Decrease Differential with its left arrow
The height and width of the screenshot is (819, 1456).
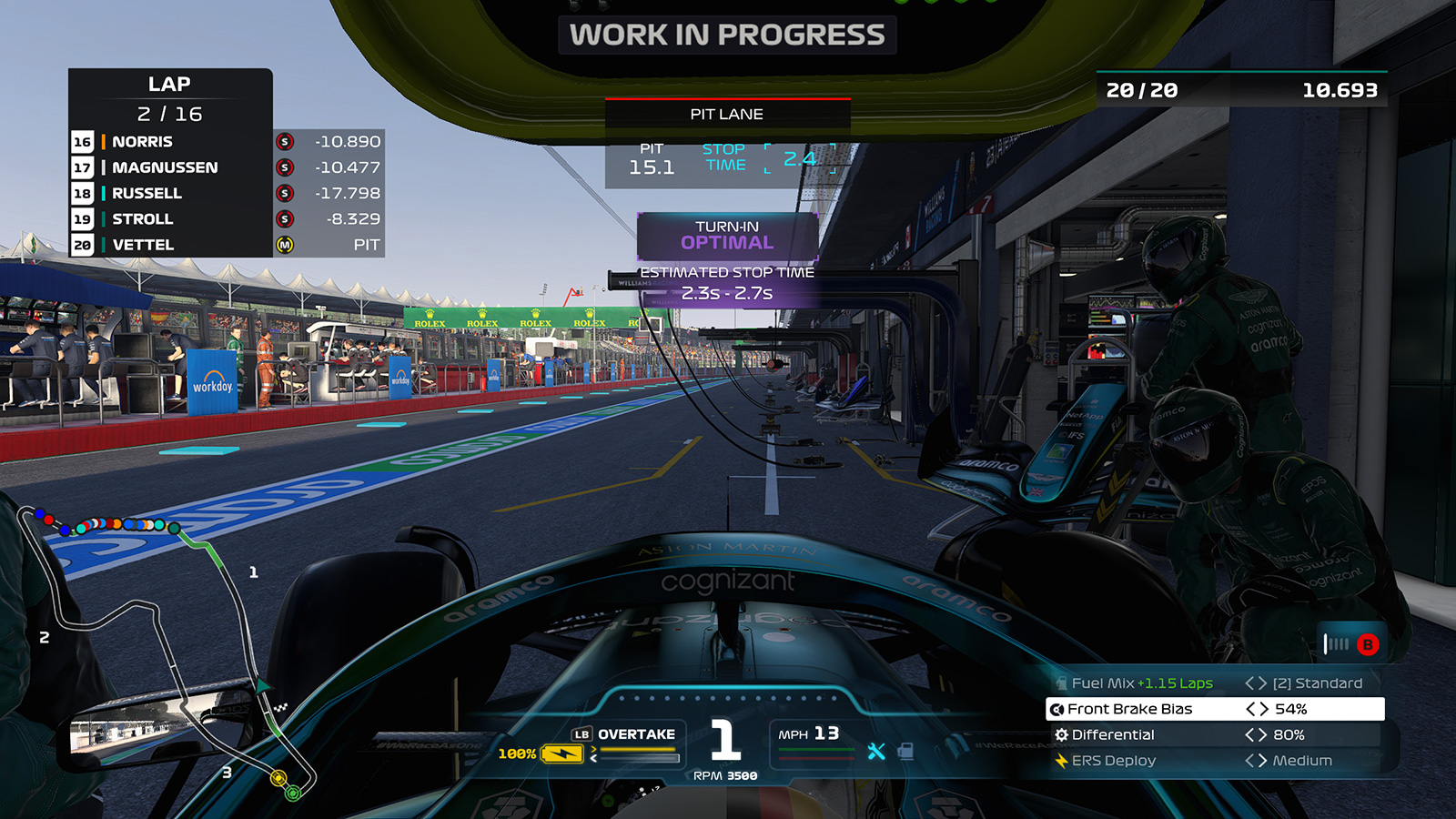click(1250, 734)
